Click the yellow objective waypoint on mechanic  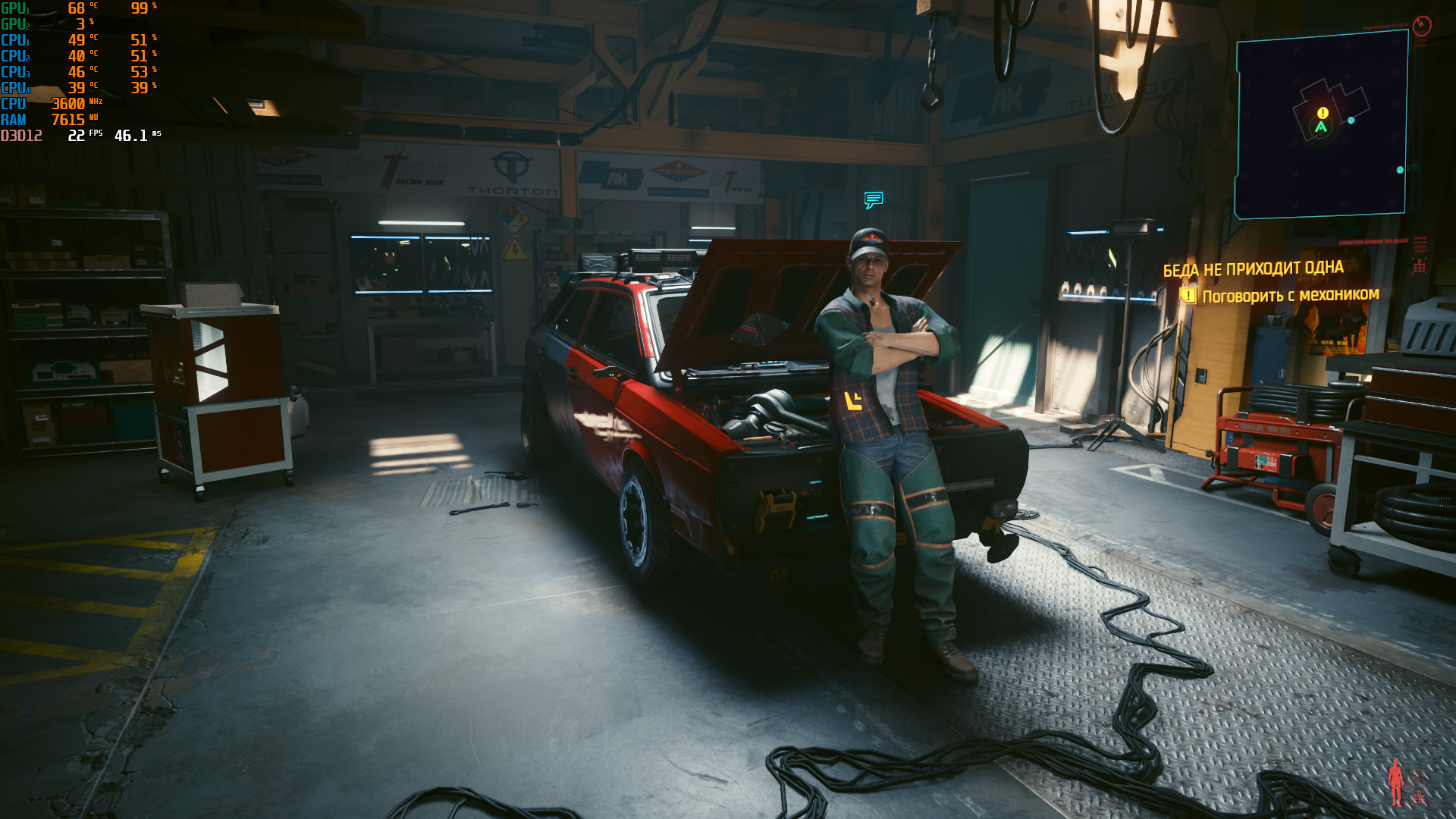tap(853, 400)
